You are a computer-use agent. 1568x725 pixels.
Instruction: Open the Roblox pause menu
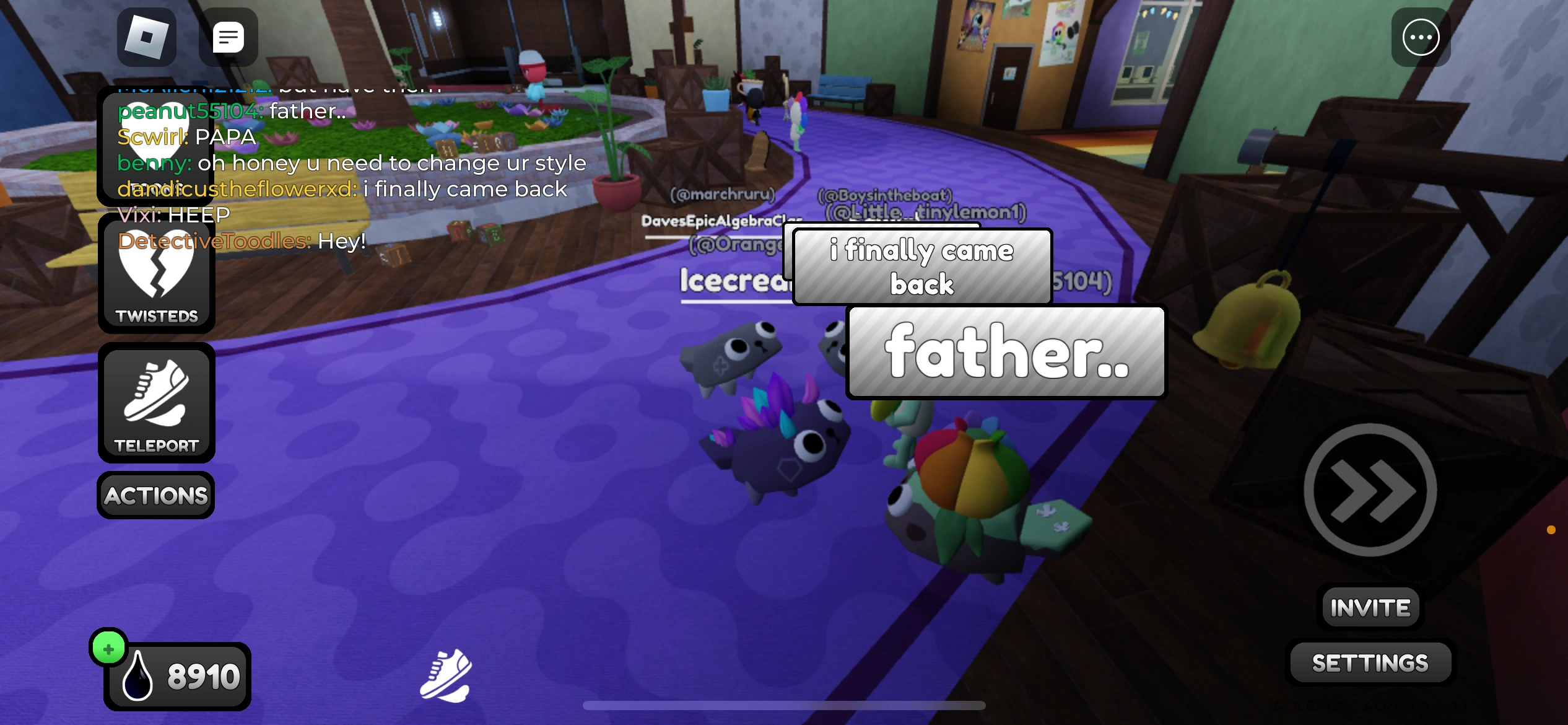tap(147, 37)
